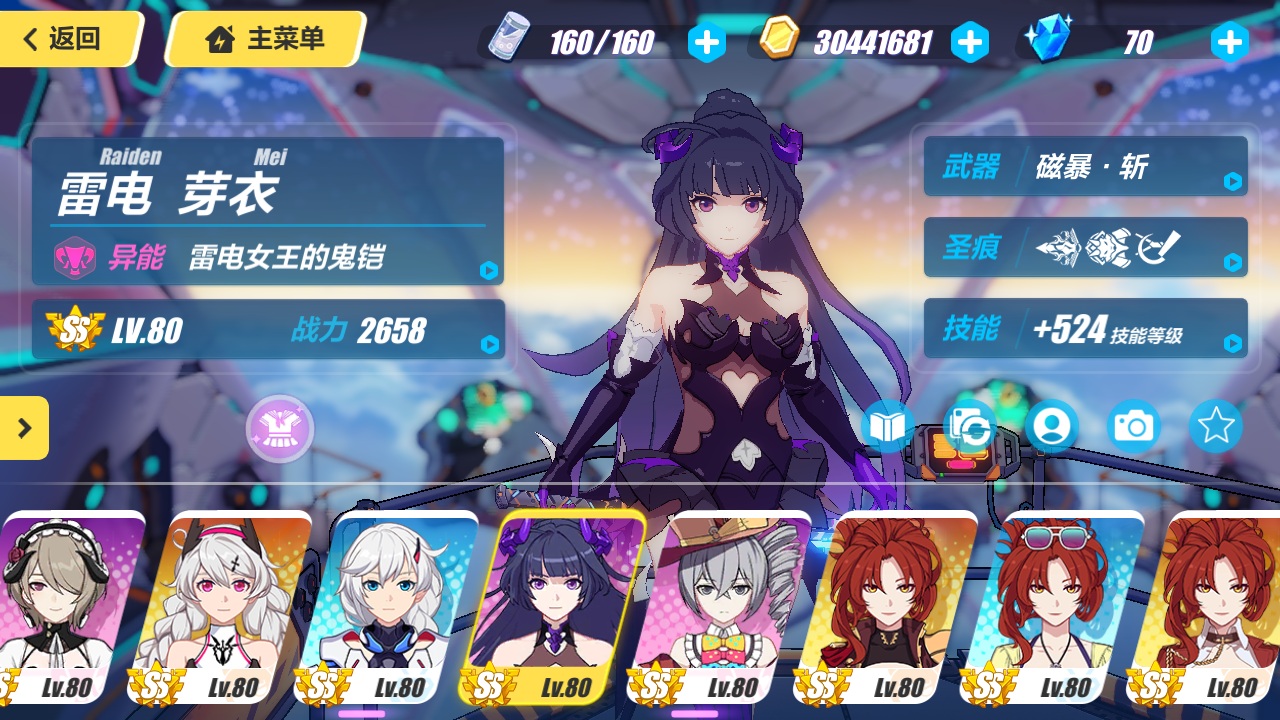
Task: Go back with the 返回 button
Action: point(65,39)
